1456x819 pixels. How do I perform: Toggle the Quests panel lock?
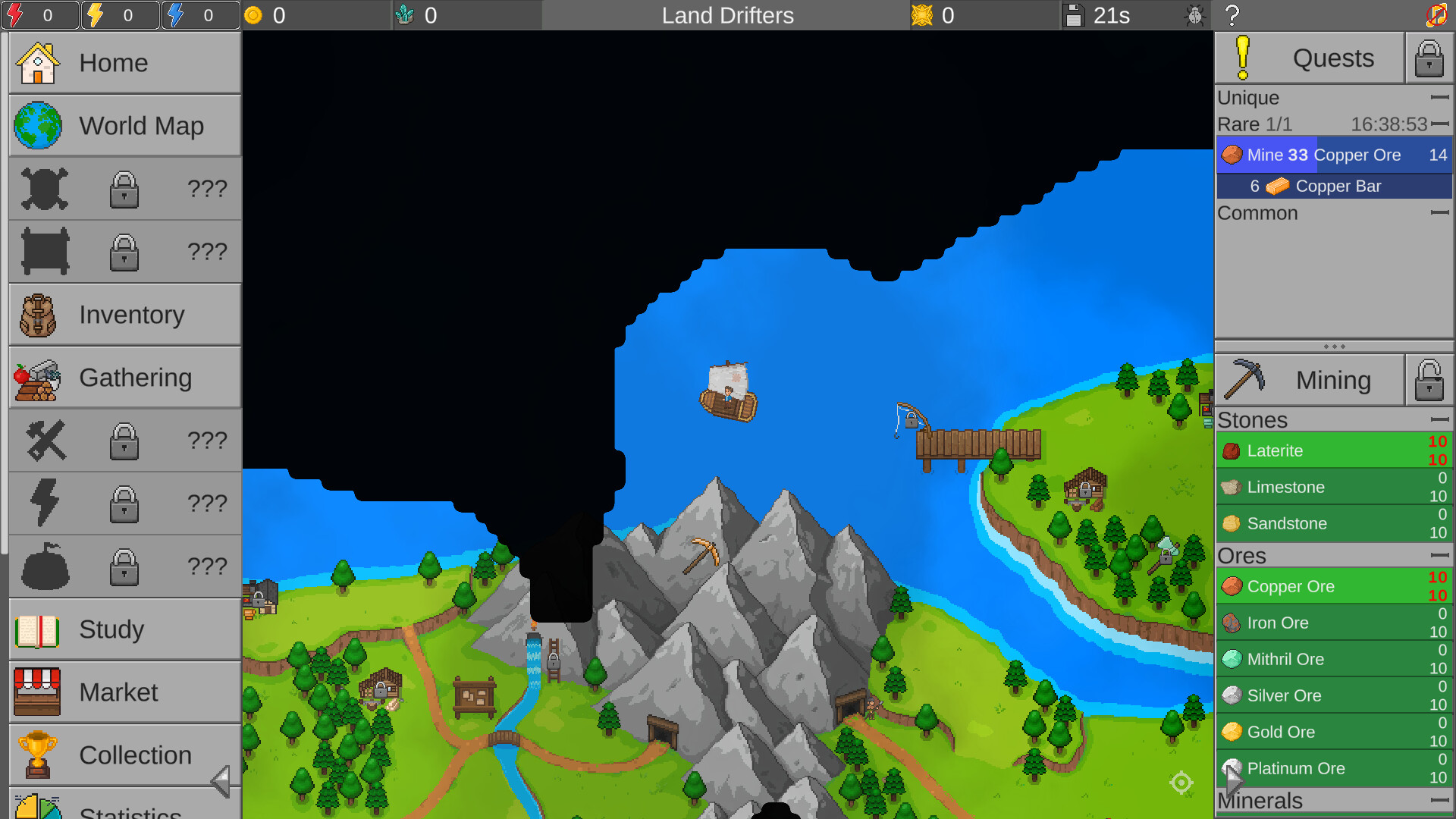click(1429, 58)
